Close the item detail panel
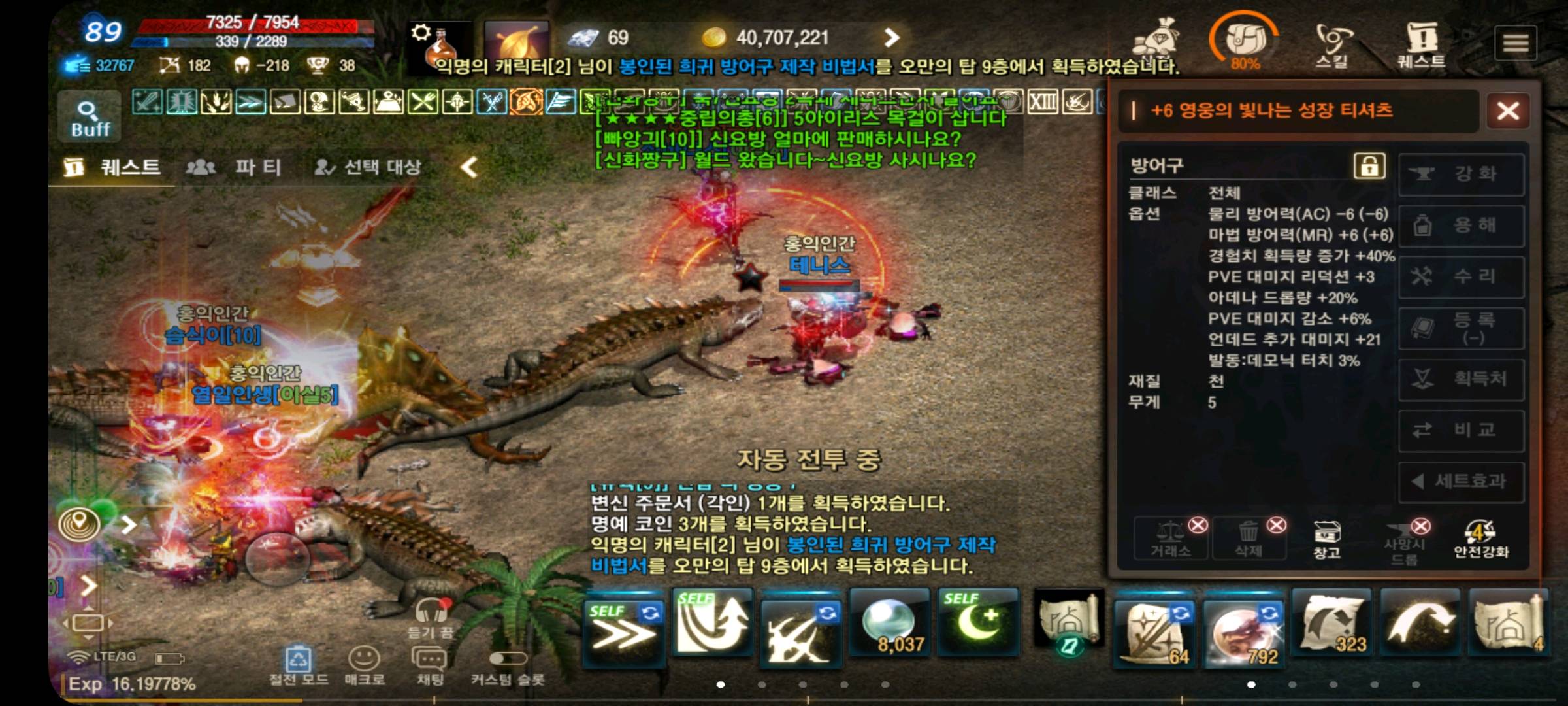This screenshot has width=1568, height=706. 1508,110
